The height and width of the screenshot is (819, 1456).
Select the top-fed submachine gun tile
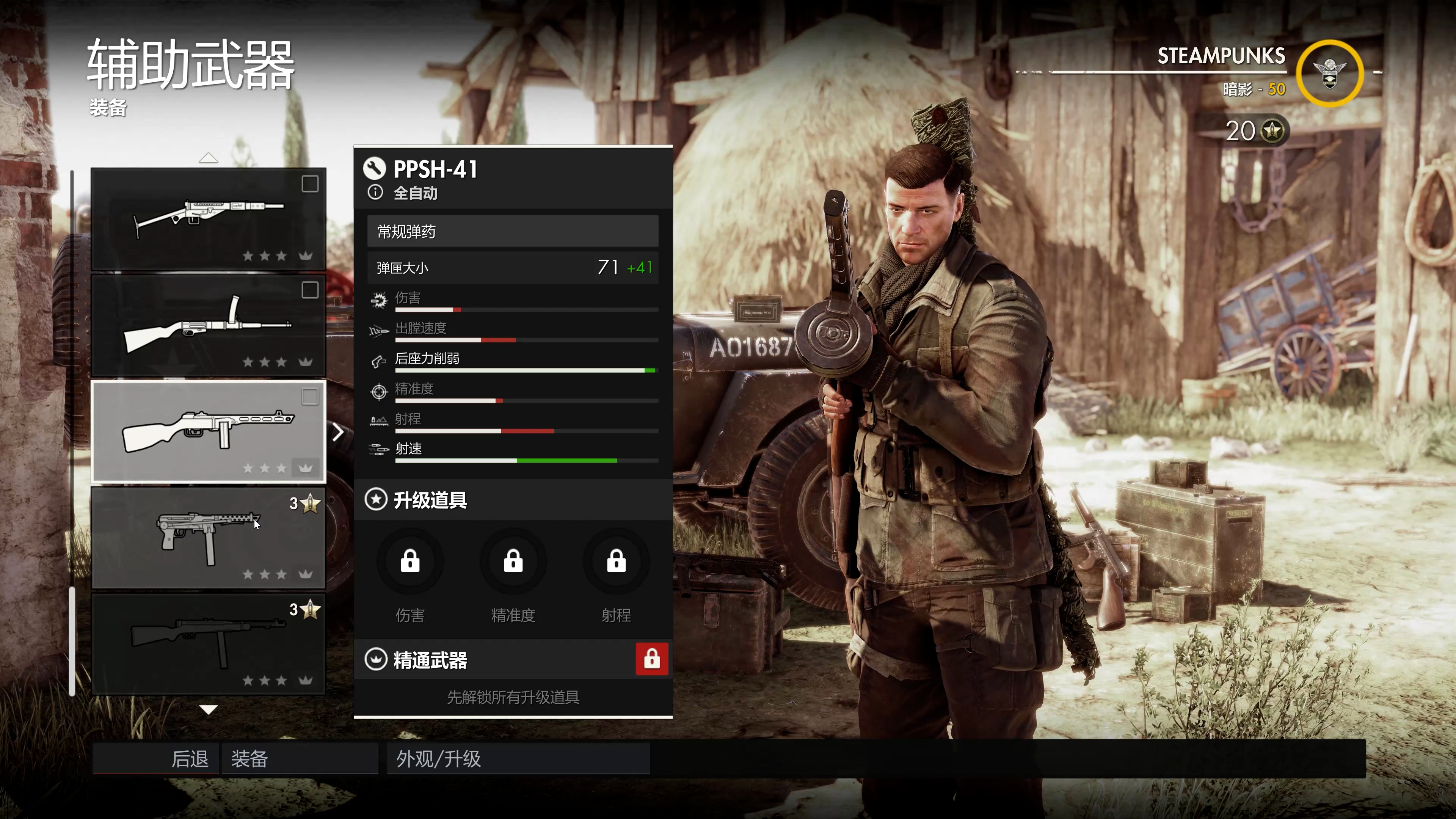[x=209, y=325]
